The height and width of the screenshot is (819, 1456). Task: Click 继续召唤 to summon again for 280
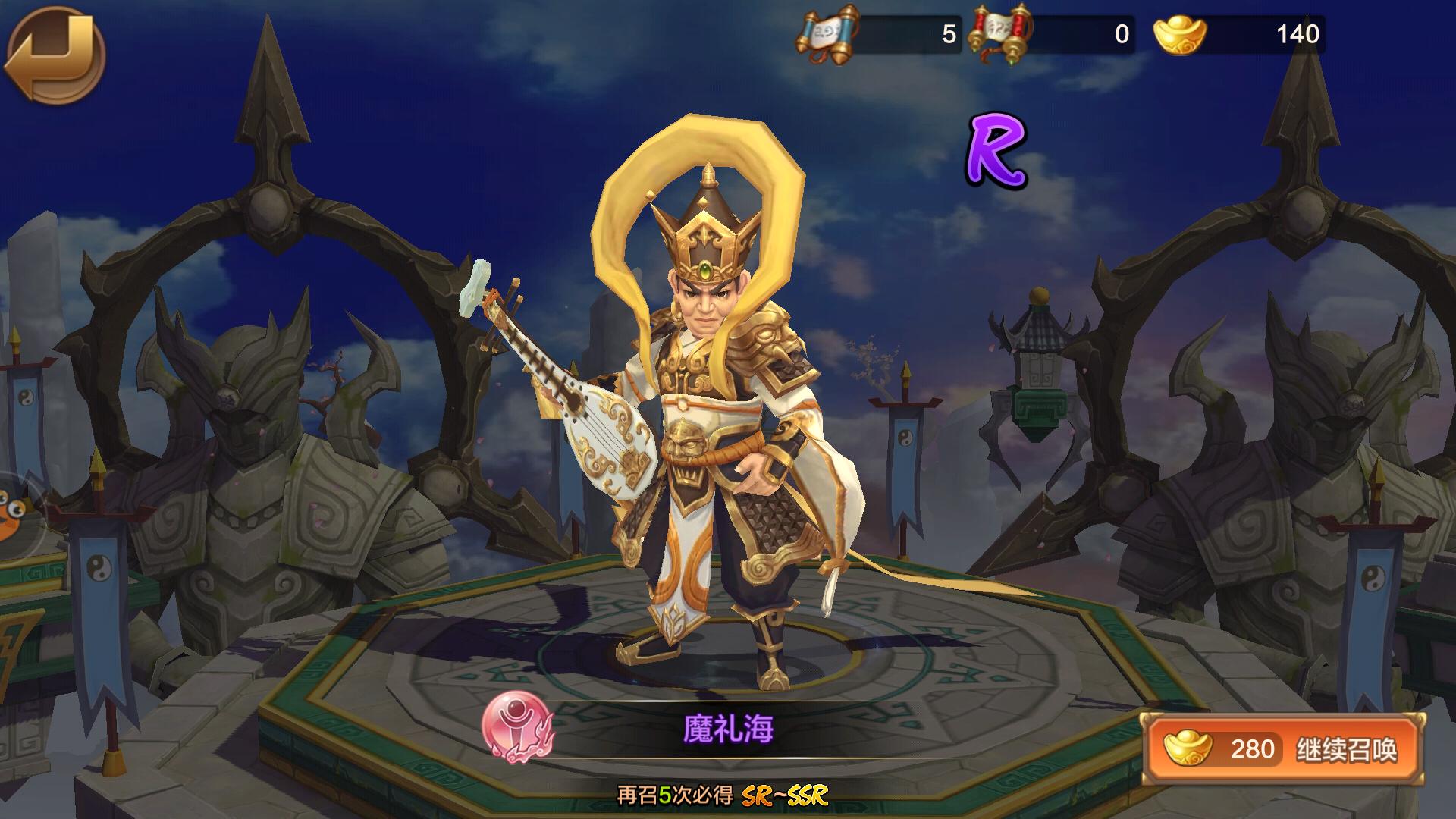pyautogui.click(x=1285, y=749)
